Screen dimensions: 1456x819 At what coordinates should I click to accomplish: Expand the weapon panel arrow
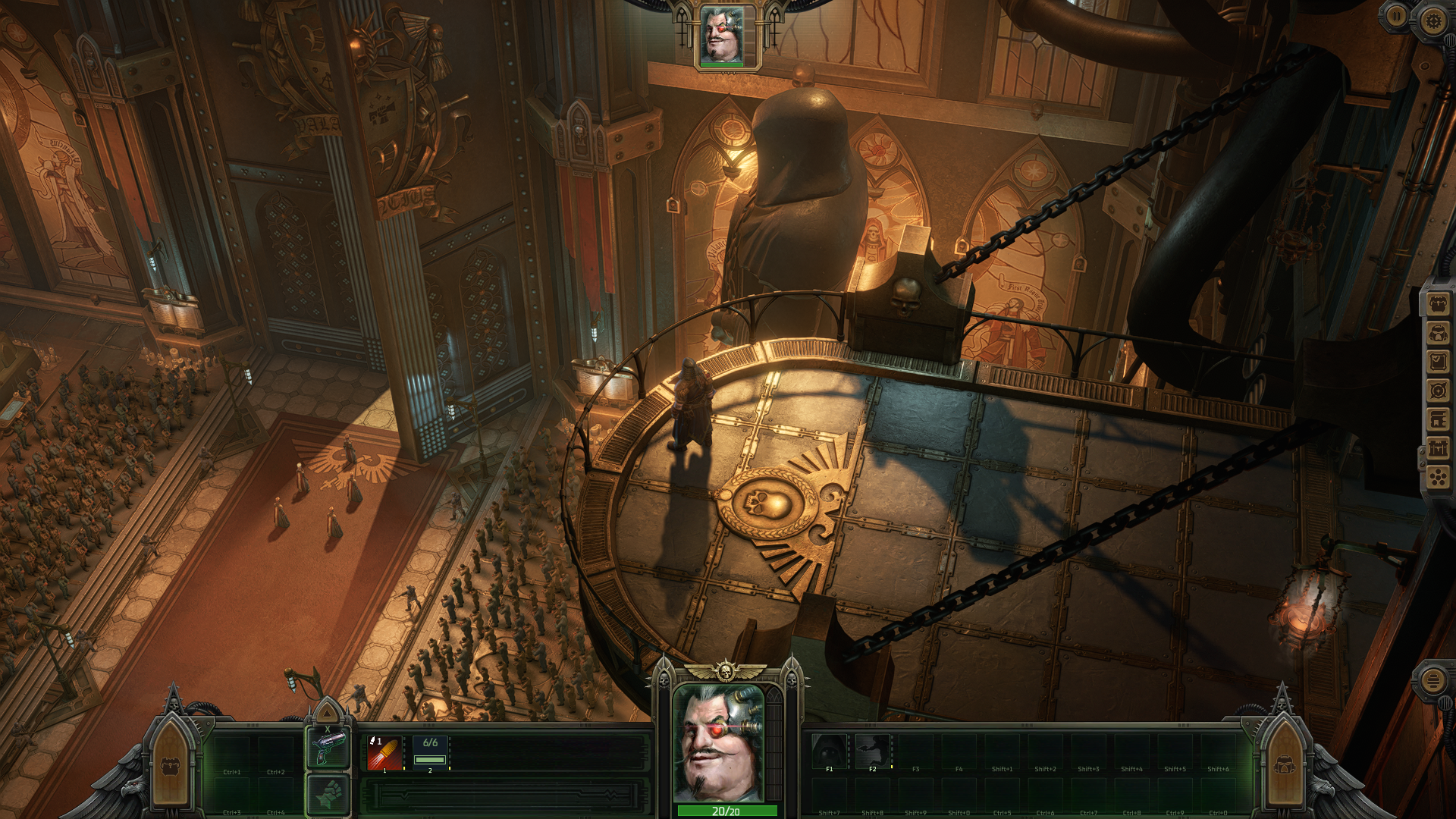[328, 713]
